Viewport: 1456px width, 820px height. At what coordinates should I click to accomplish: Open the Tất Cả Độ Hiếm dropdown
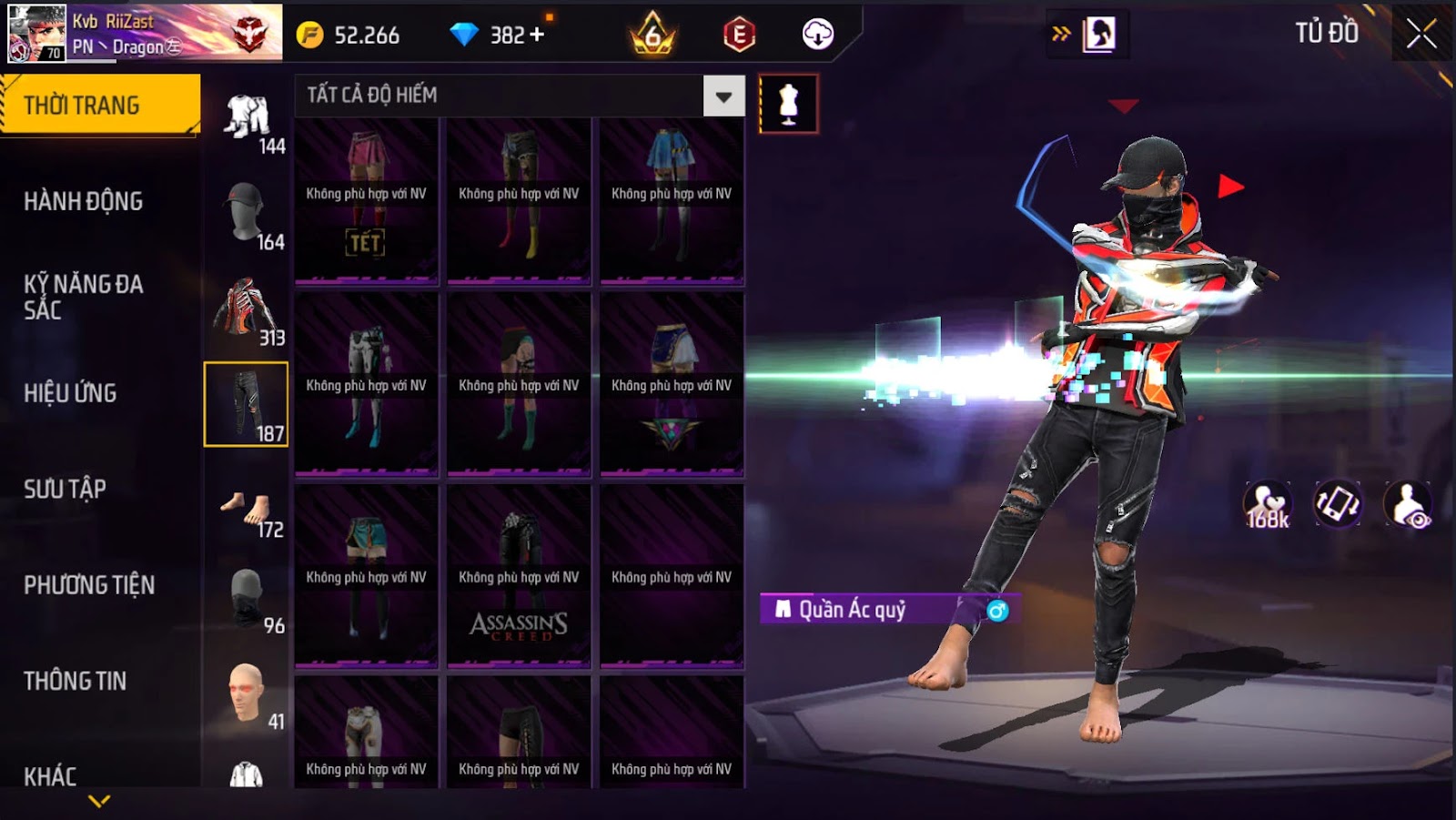(723, 96)
